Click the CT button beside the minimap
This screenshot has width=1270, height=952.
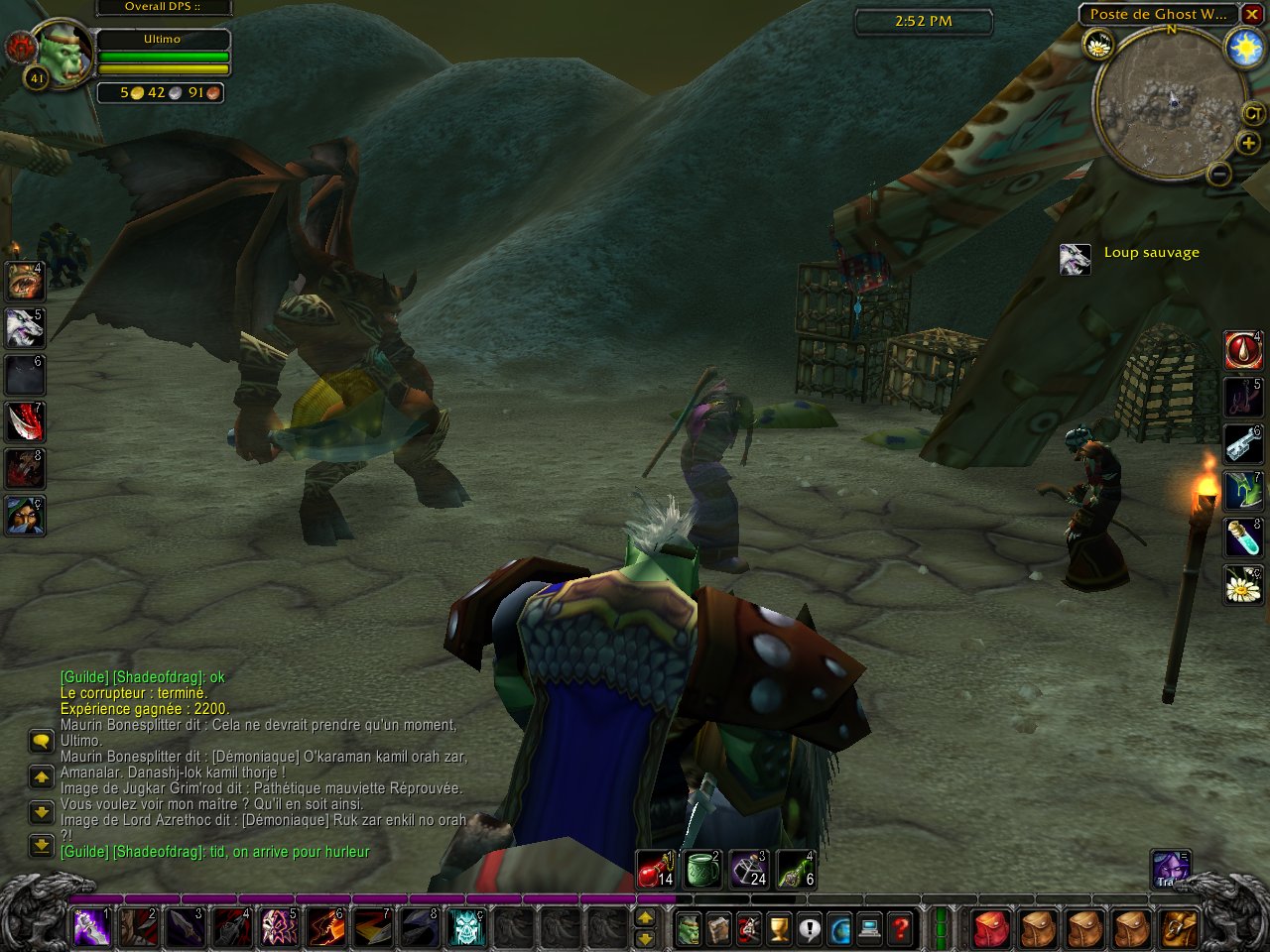point(1254,114)
